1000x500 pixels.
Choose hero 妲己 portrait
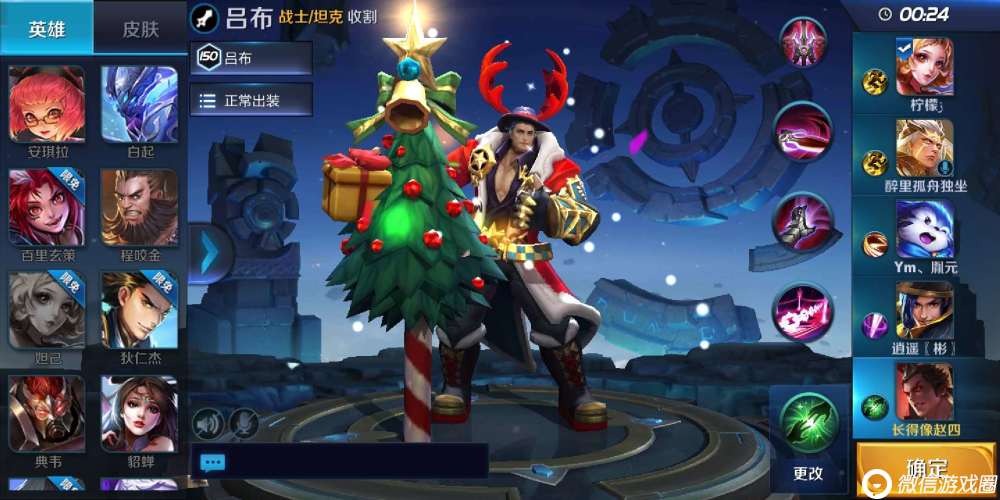pos(46,310)
